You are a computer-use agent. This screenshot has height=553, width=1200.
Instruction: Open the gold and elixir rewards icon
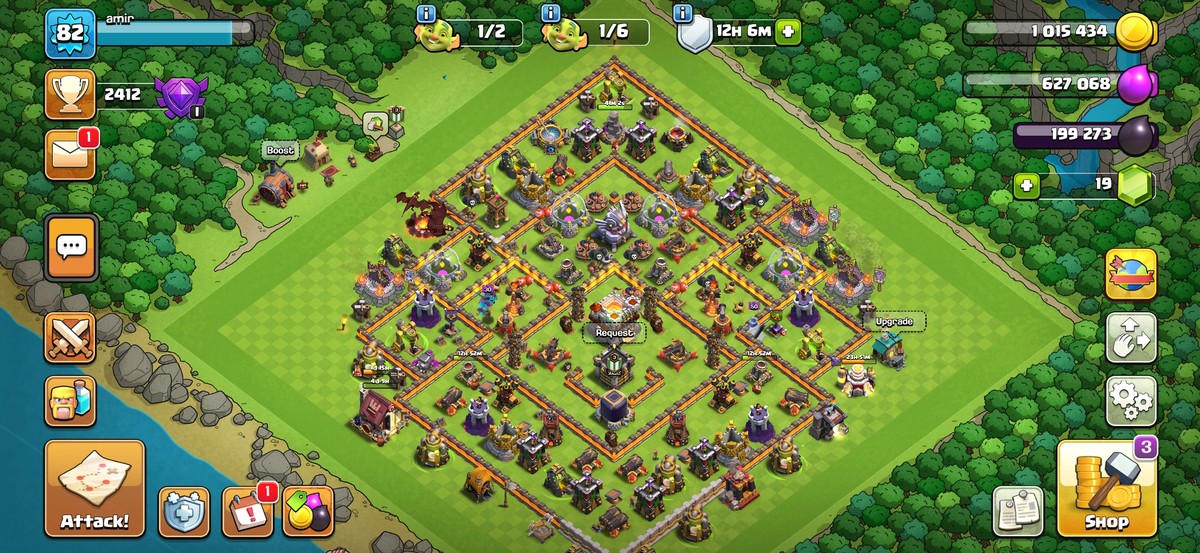[307, 512]
